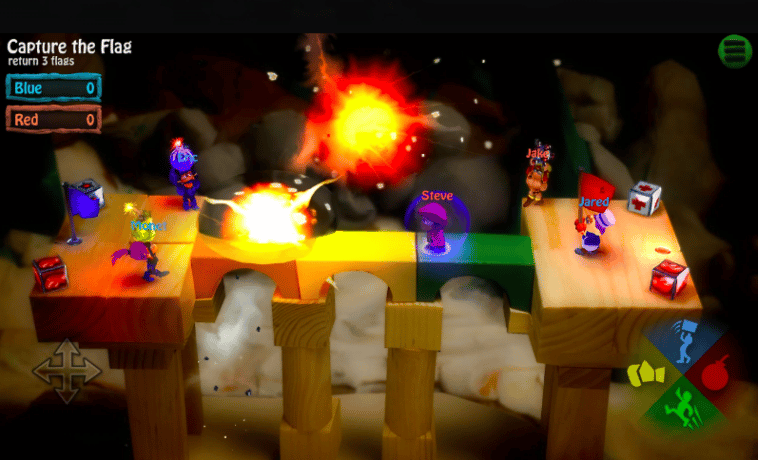Image resolution: width=758 pixels, height=460 pixels.
Task: Tap the movement arrows d-pad control
Action: pos(67,371)
